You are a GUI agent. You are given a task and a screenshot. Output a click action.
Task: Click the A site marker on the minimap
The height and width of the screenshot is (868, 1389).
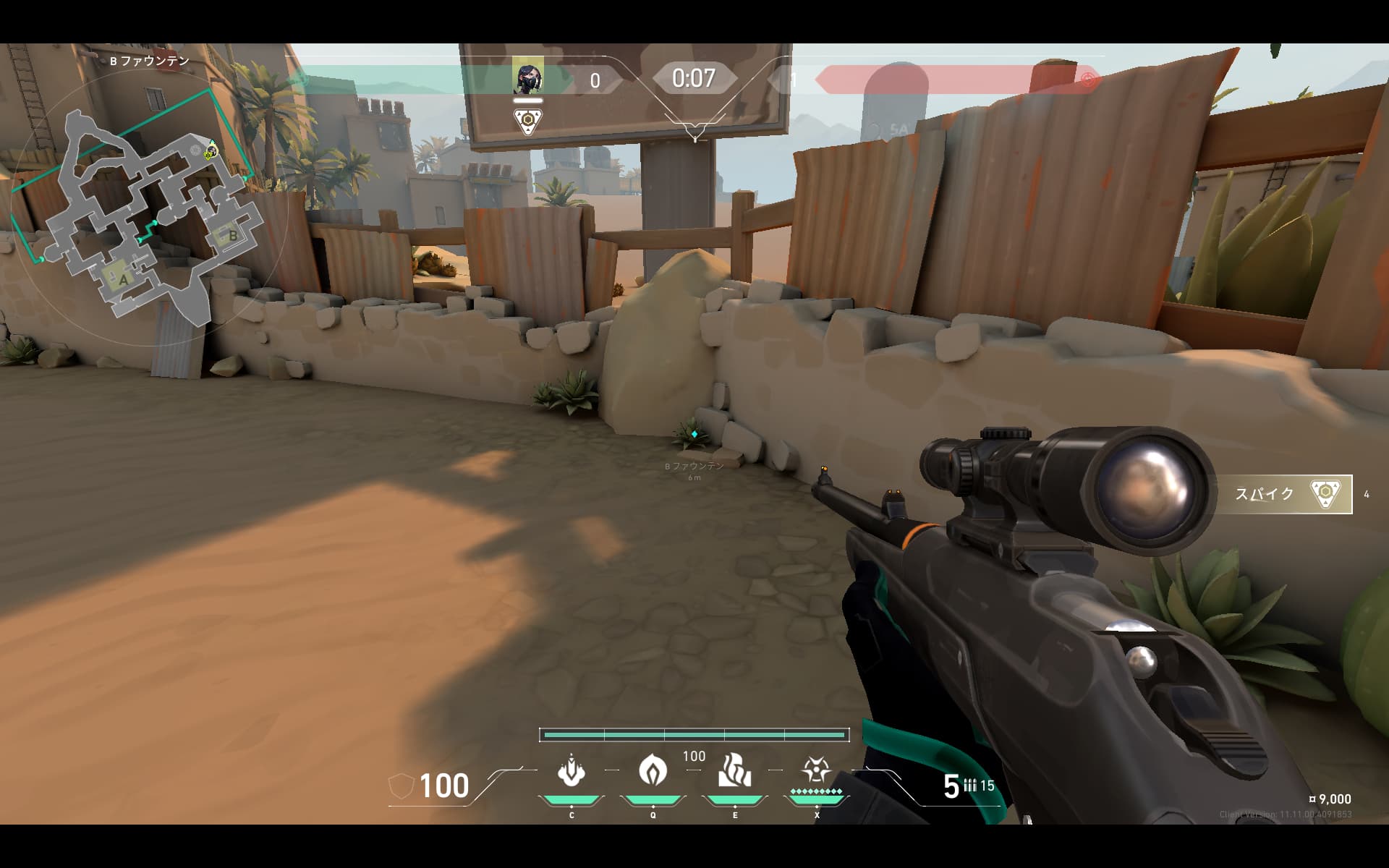pos(123,279)
